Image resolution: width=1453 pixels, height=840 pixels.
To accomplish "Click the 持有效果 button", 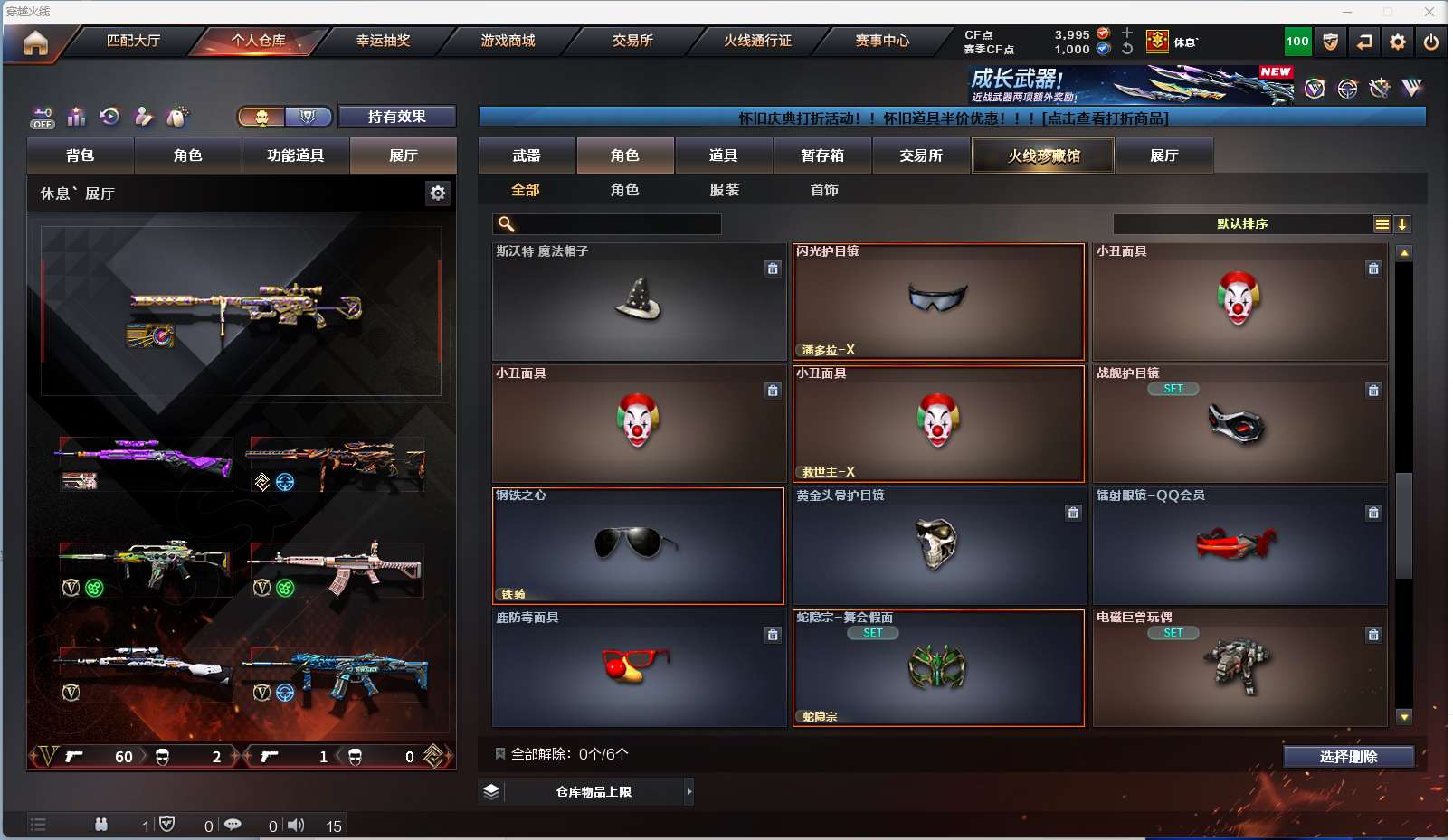I will (x=396, y=117).
